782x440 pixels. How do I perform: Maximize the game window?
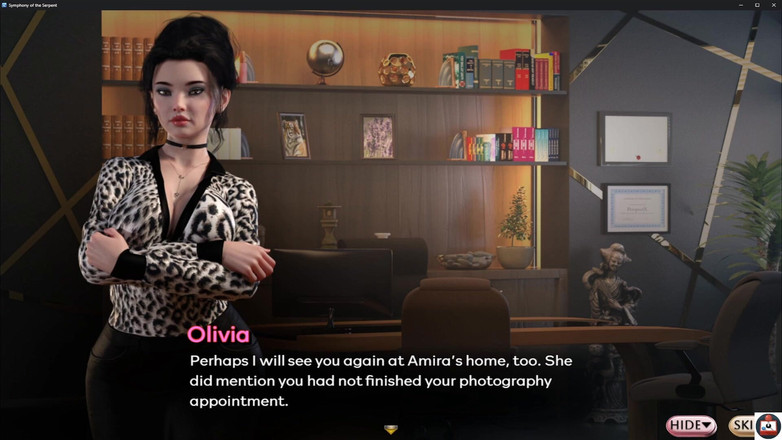pos(757,5)
